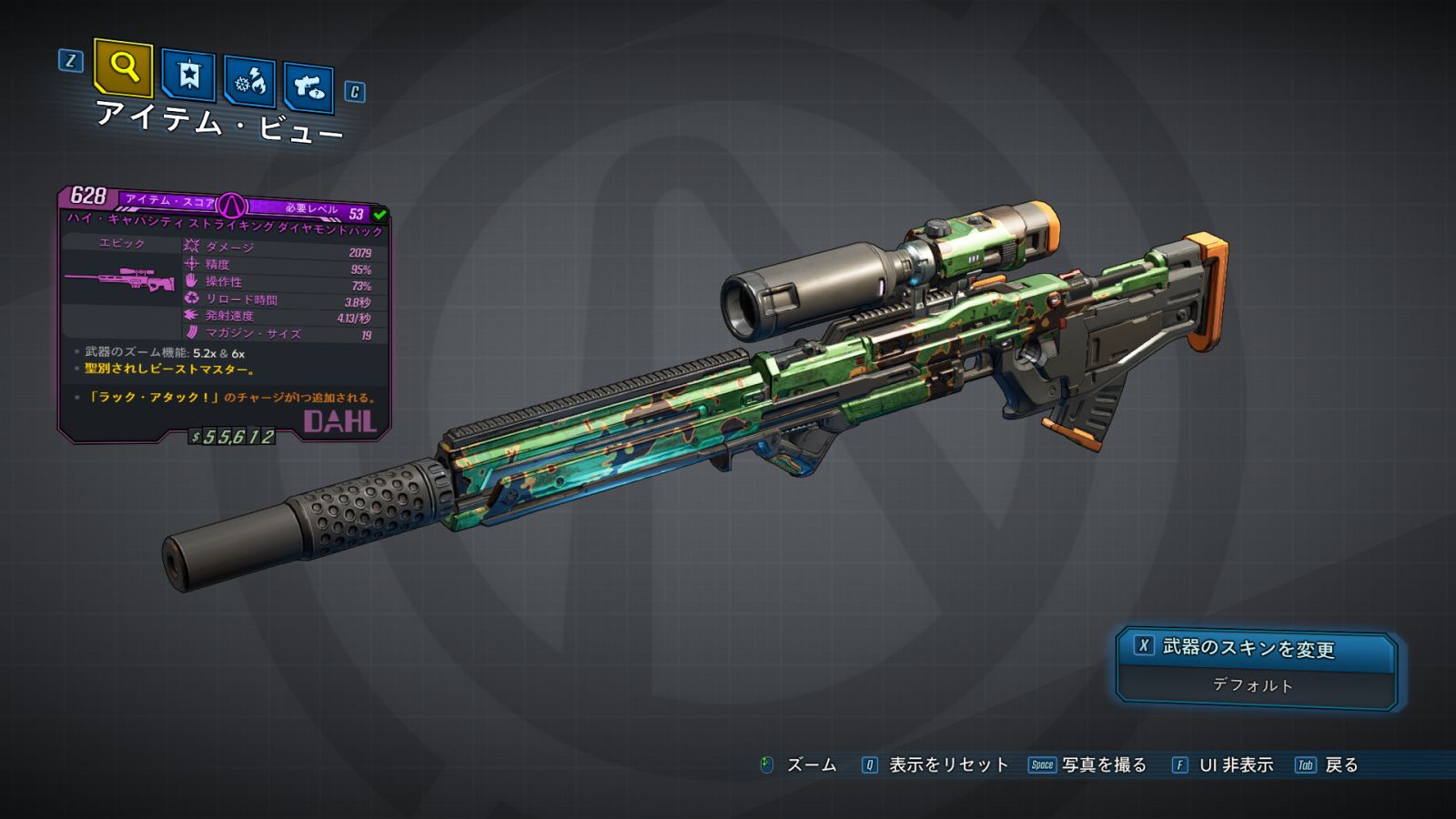
Task: Hide the interface with UI 非表示
Action: 1235,765
